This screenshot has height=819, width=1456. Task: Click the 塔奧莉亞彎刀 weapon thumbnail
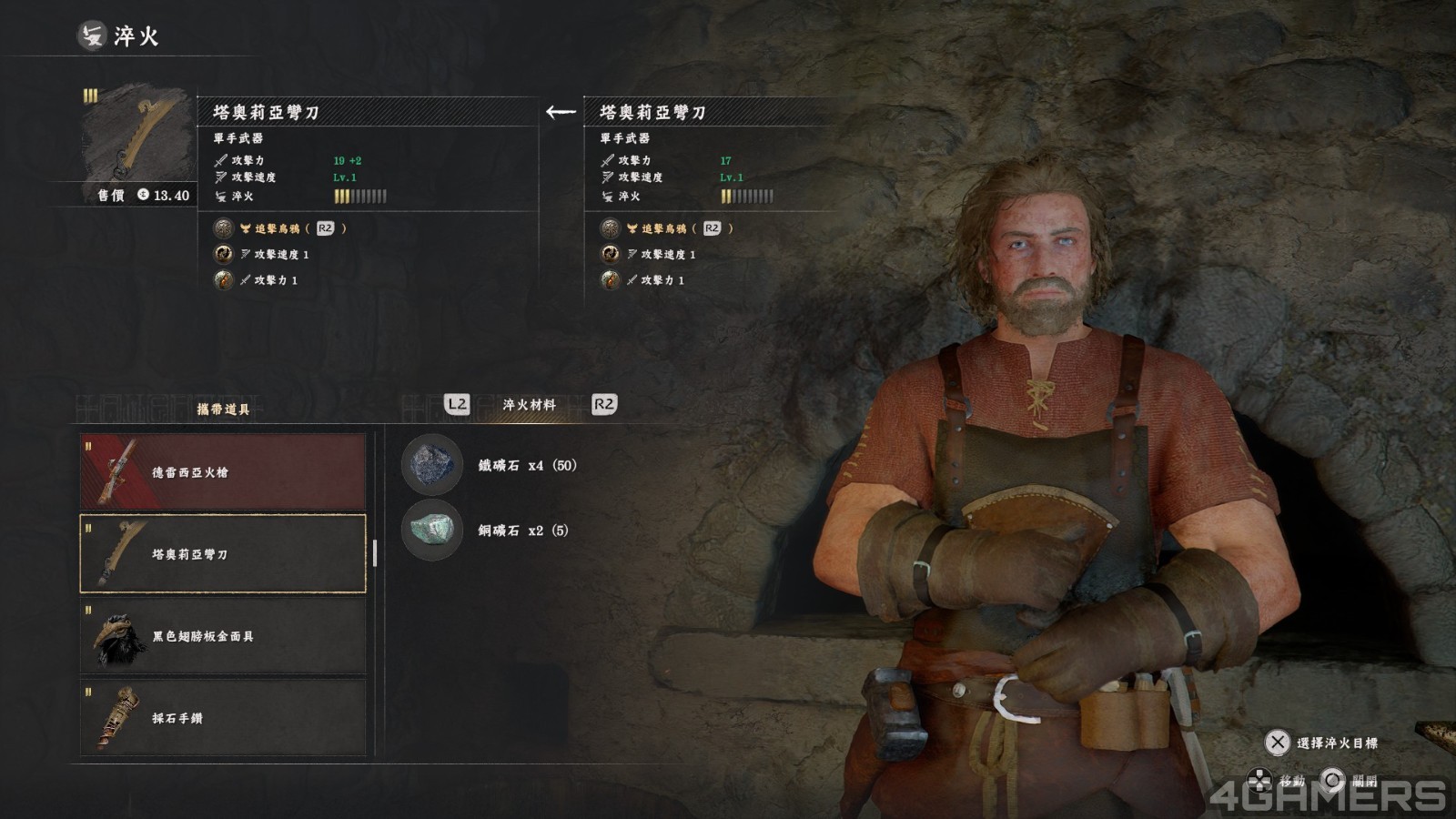point(137,135)
